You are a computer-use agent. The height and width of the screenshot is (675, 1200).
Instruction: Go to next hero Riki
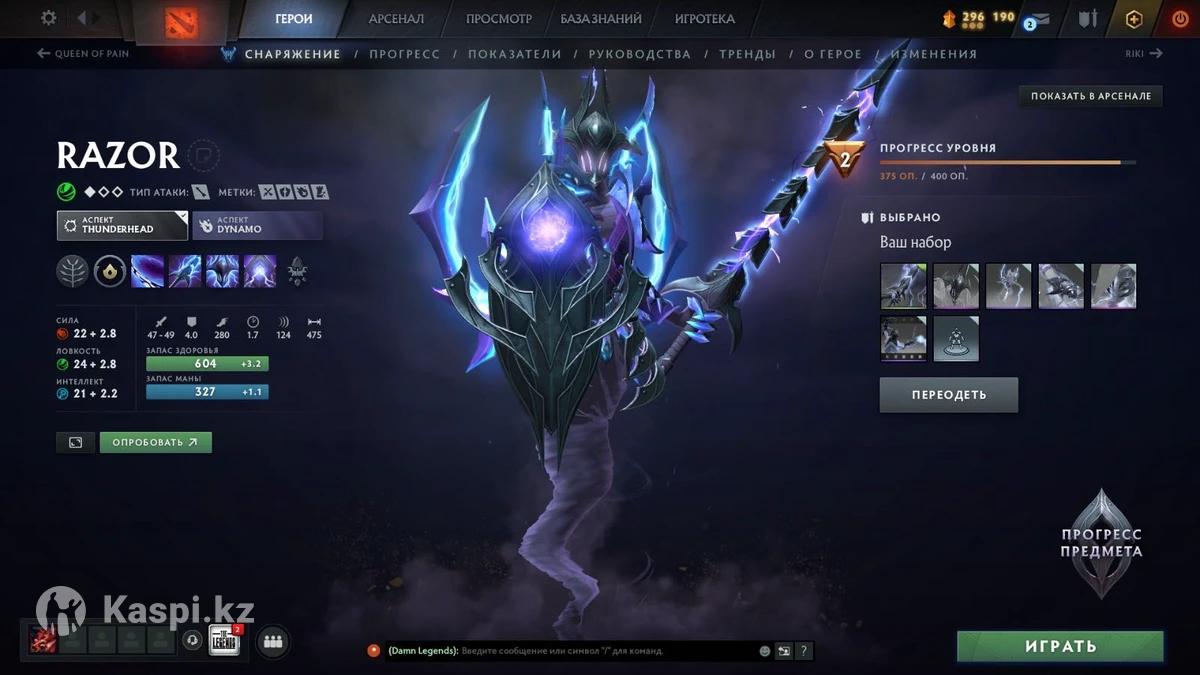pos(1142,54)
